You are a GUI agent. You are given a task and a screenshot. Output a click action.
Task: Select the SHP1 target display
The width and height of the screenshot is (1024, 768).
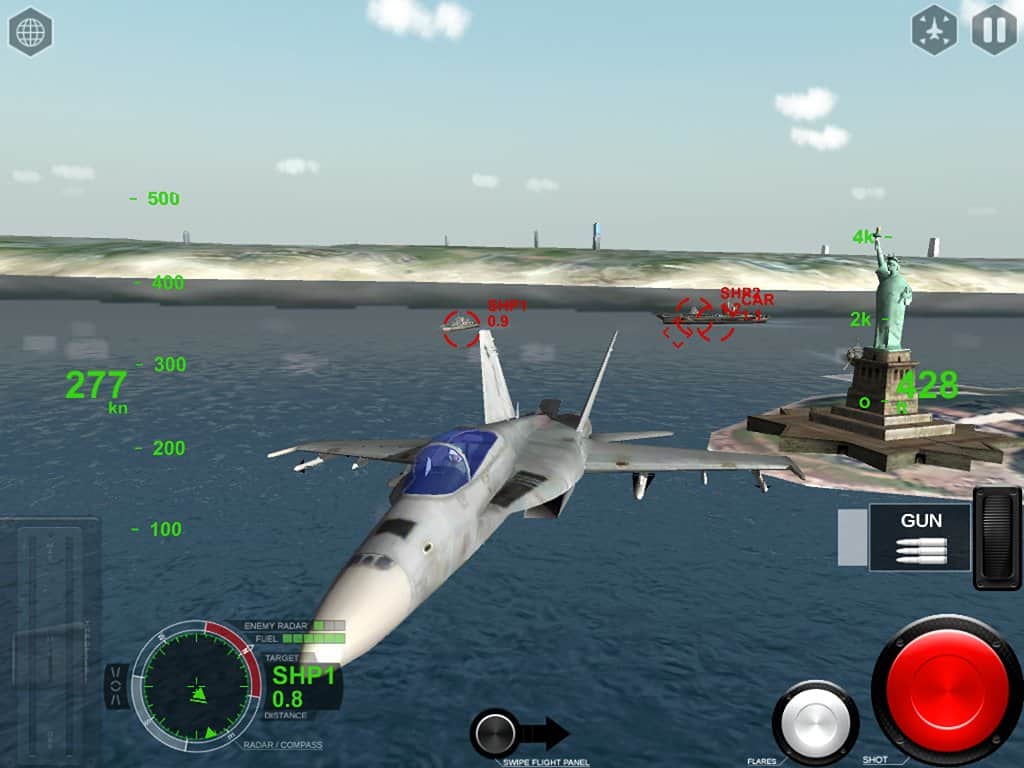coord(304,686)
